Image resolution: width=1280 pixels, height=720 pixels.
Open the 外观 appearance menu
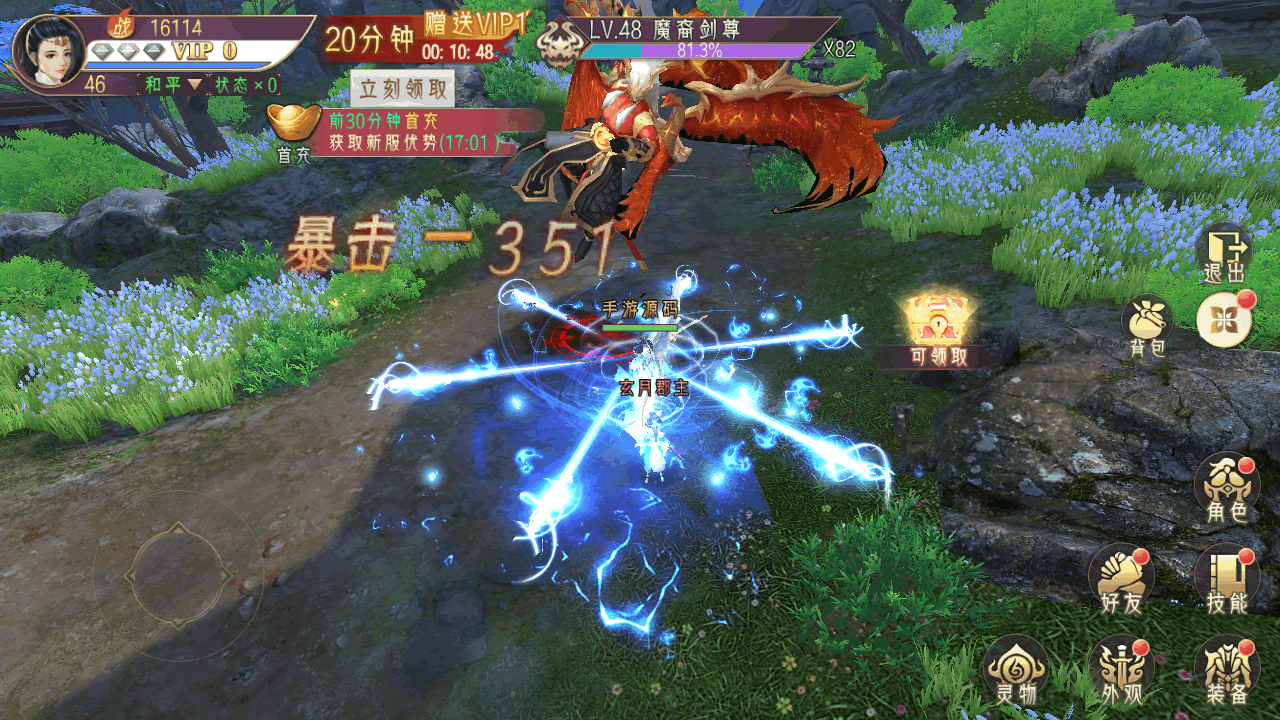pyautogui.click(x=1121, y=670)
